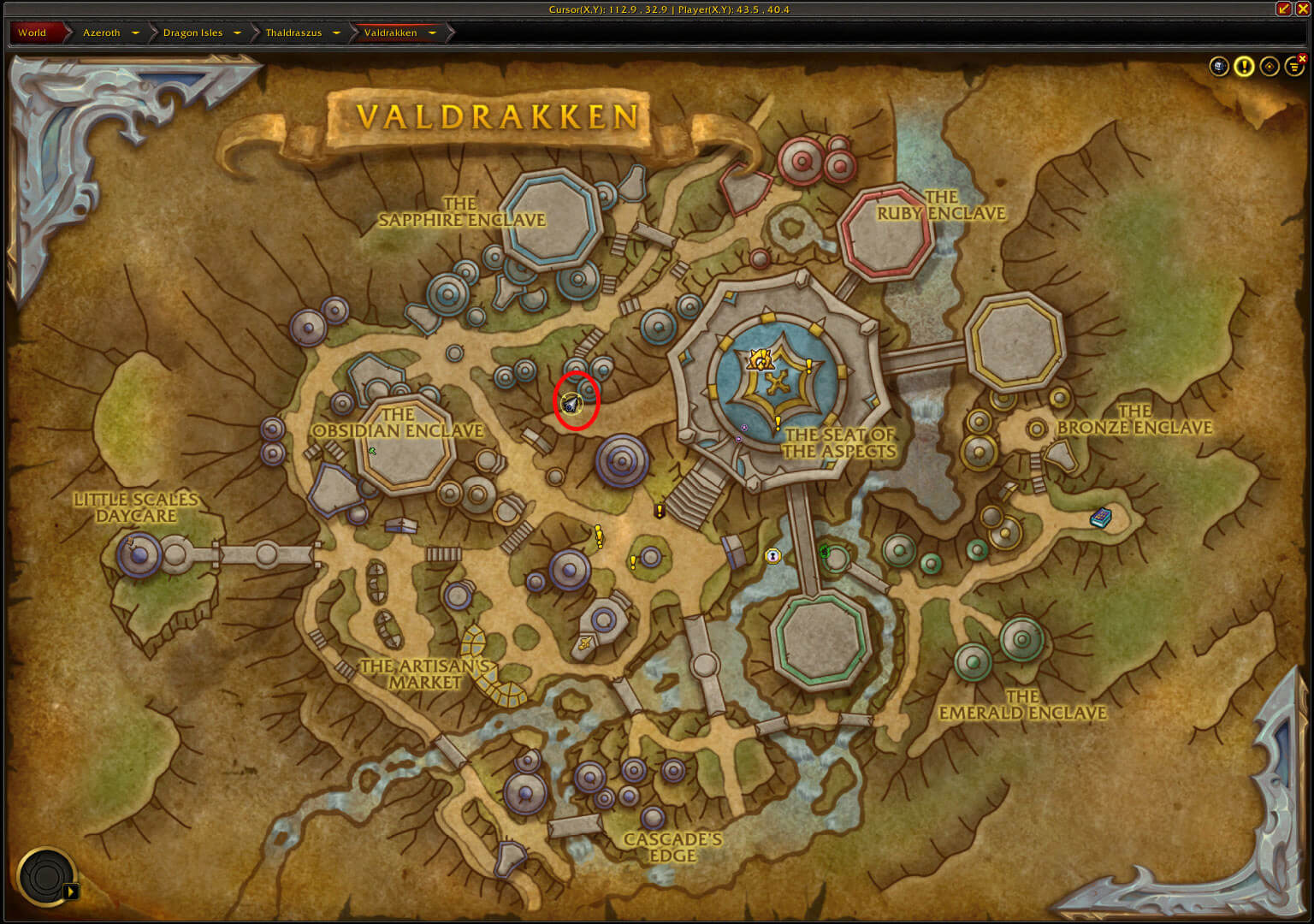Click the quest exclamation mark below Seat of the Aspects
Viewport: 1314px width, 924px height.
[x=777, y=421]
